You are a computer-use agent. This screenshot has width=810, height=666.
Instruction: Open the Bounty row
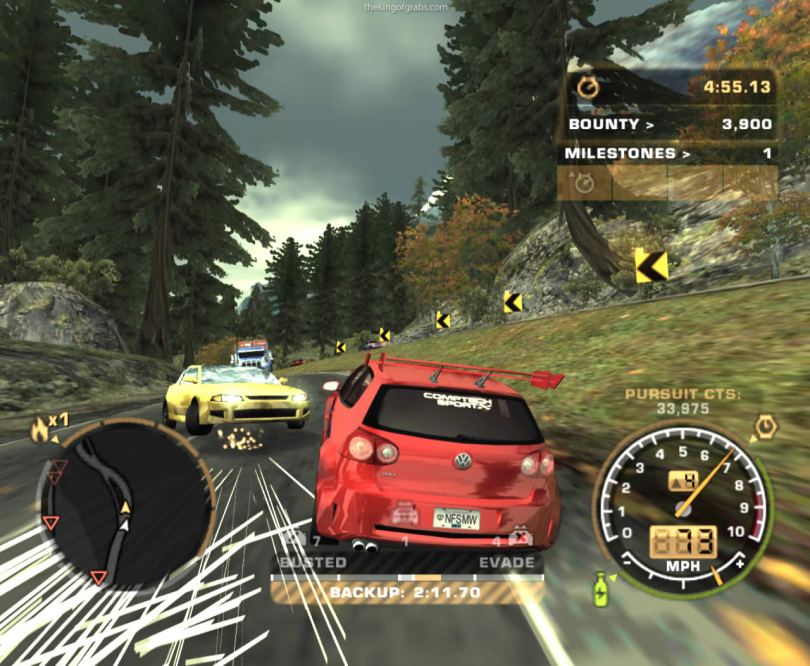click(669, 124)
